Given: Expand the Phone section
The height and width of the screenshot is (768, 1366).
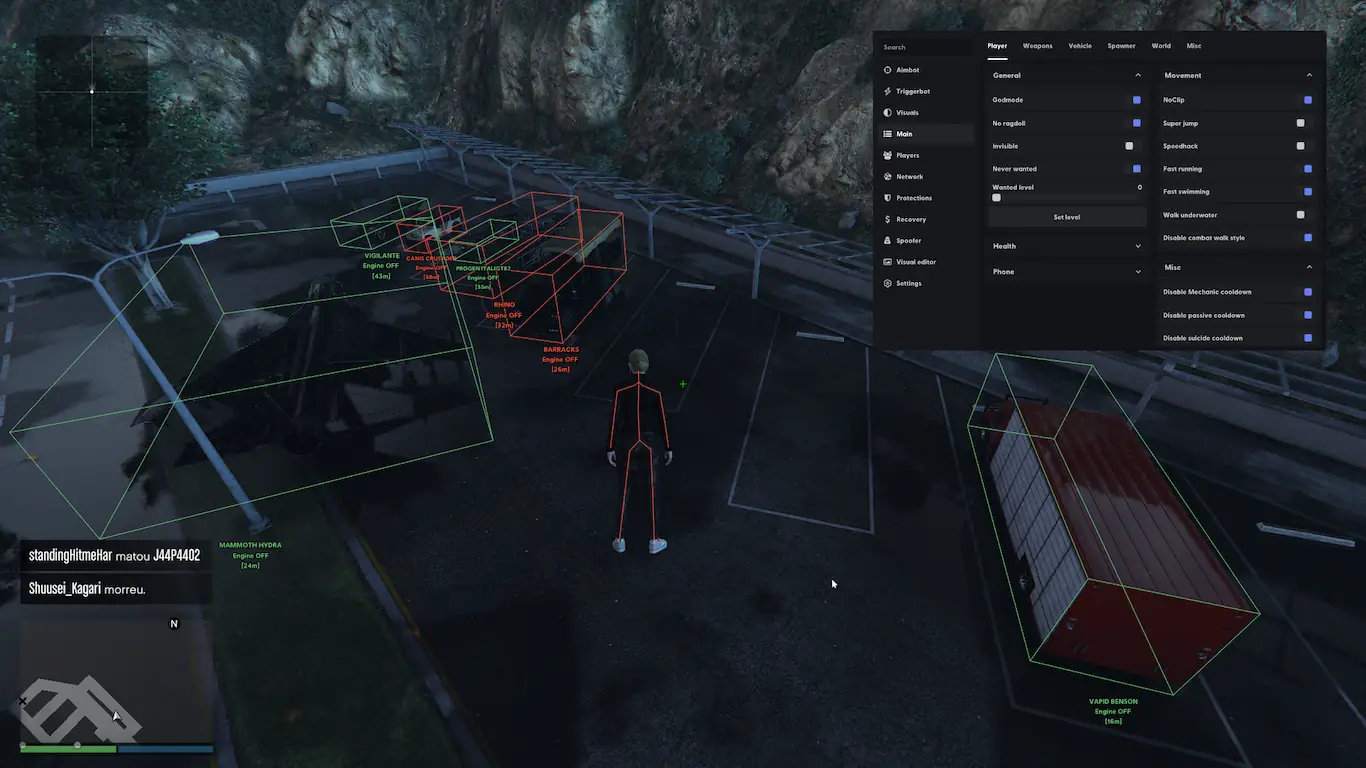Looking at the screenshot, I should [1066, 272].
